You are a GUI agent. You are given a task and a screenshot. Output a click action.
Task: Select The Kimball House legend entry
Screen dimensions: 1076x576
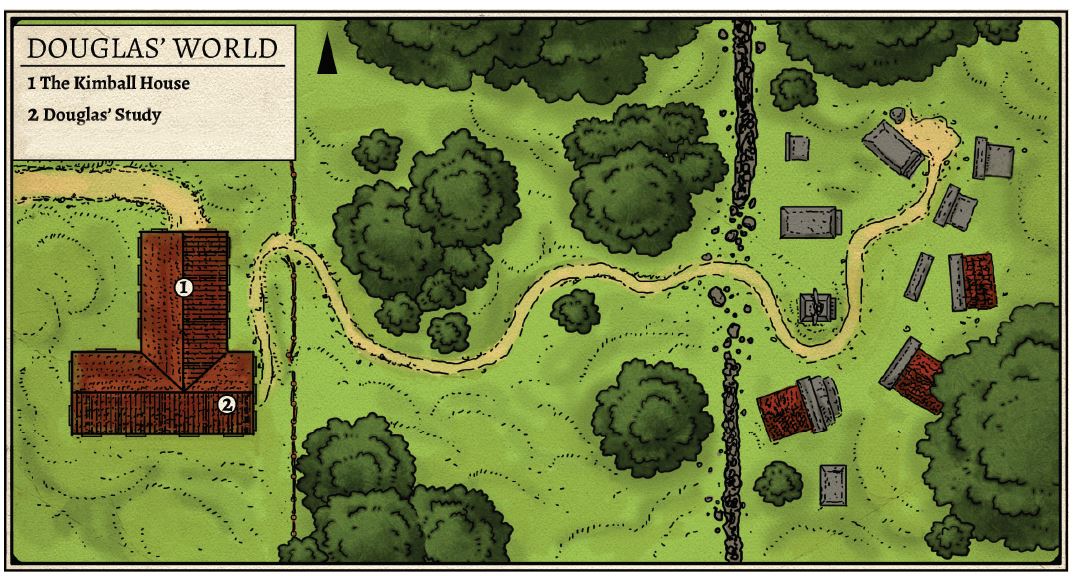pyautogui.click(x=109, y=83)
